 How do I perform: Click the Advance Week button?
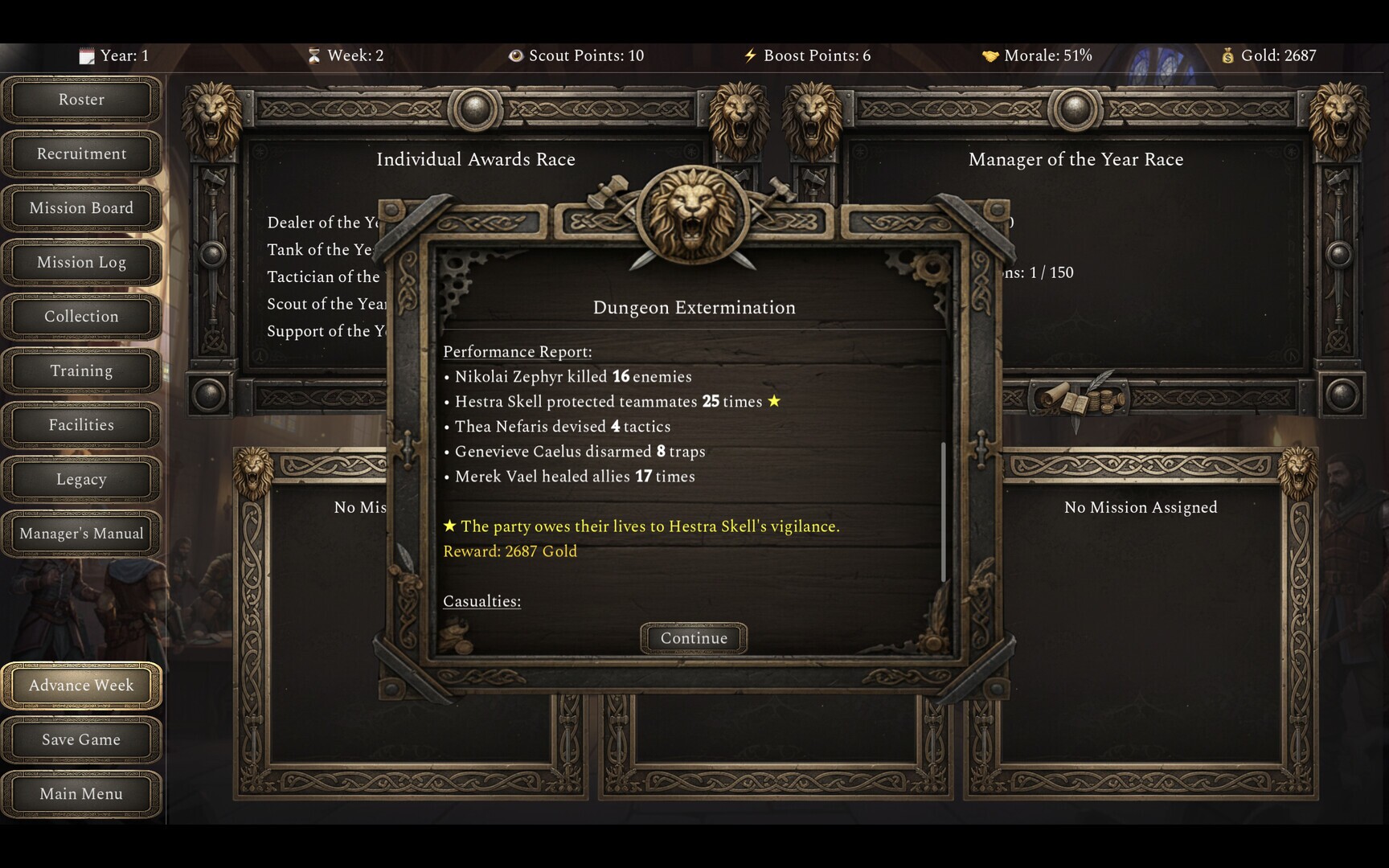click(81, 686)
